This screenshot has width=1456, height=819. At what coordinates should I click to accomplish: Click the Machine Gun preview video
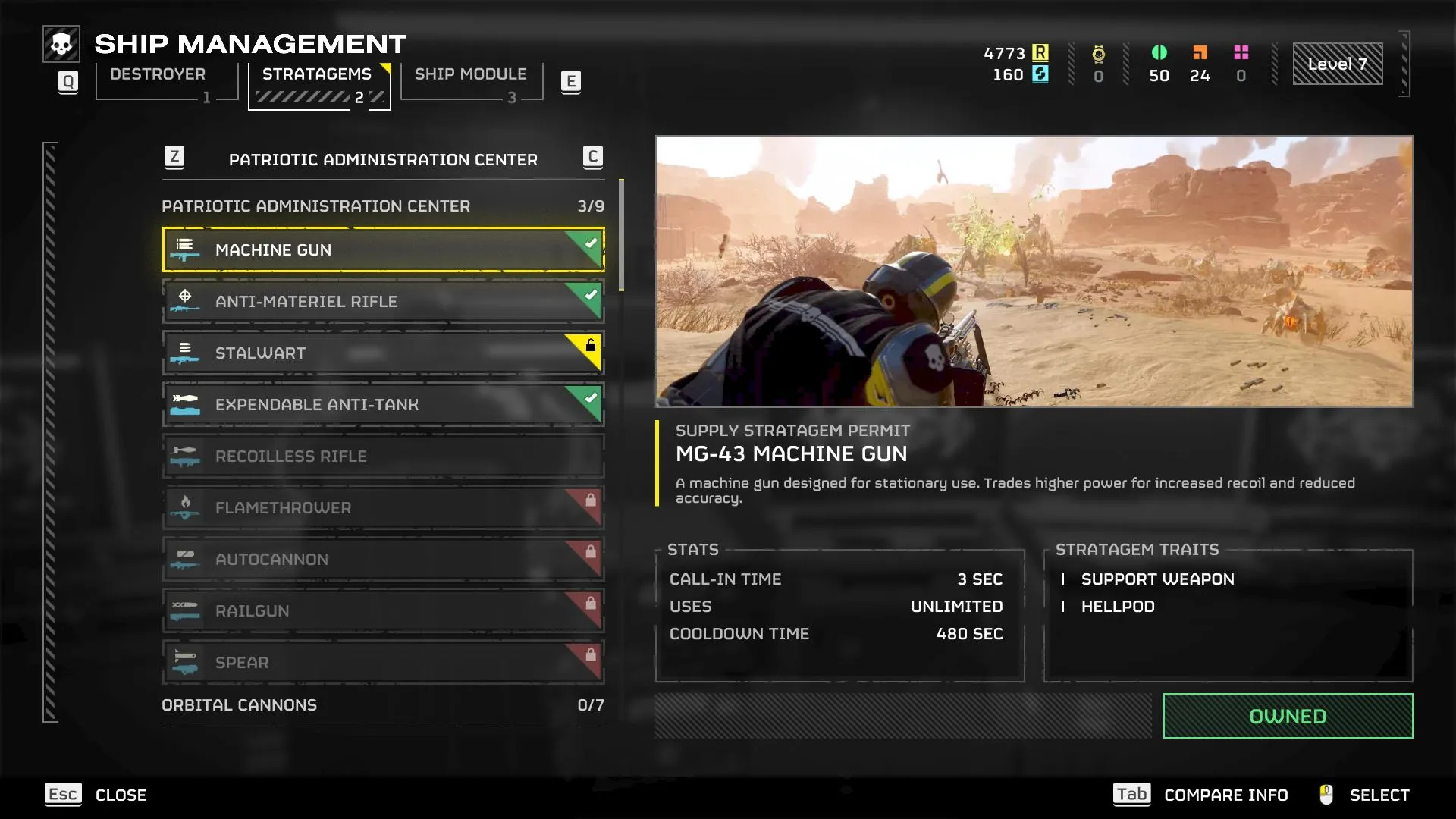(x=1034, y=271)
